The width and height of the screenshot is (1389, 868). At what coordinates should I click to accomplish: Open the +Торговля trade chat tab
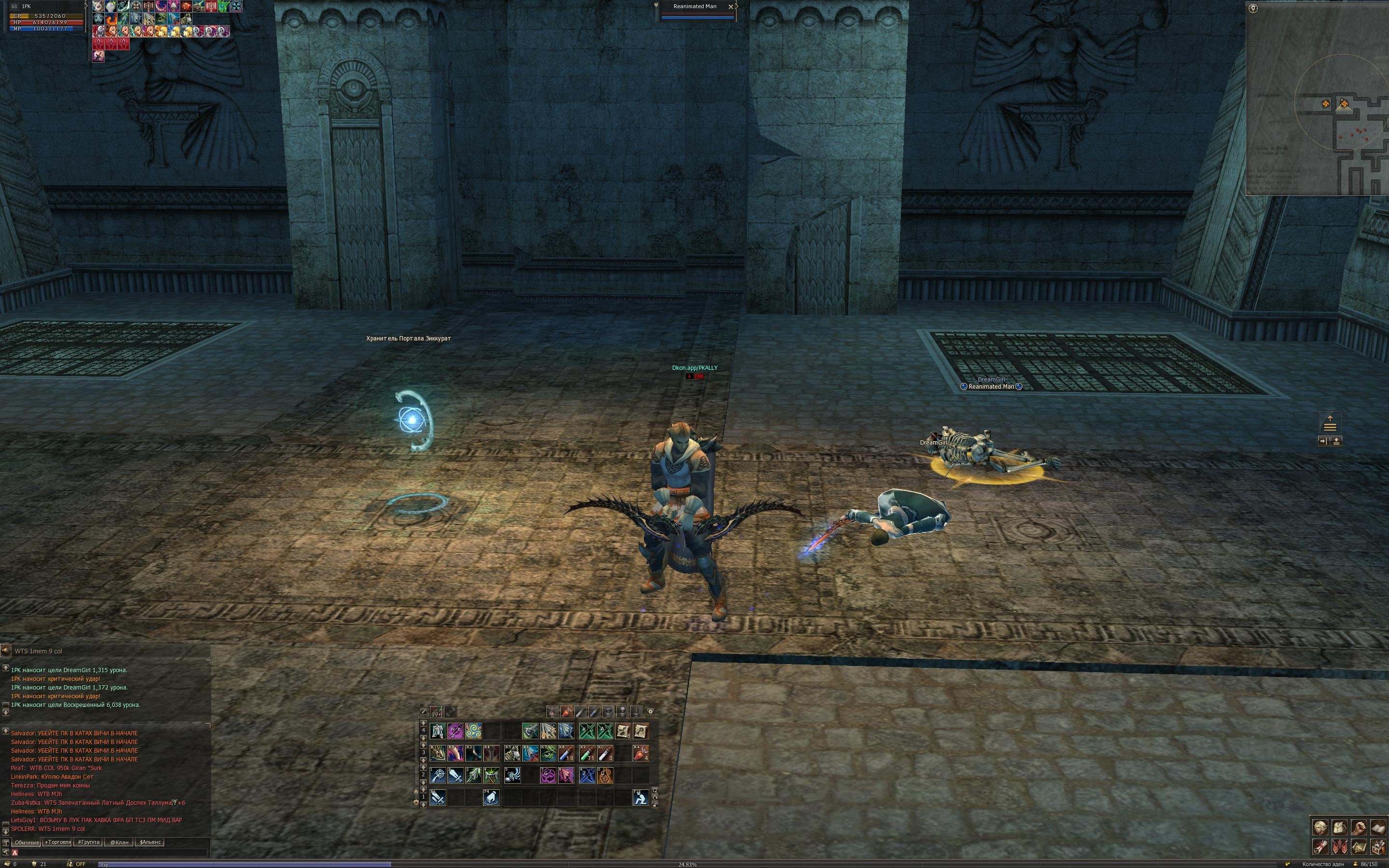pos(57,842)
